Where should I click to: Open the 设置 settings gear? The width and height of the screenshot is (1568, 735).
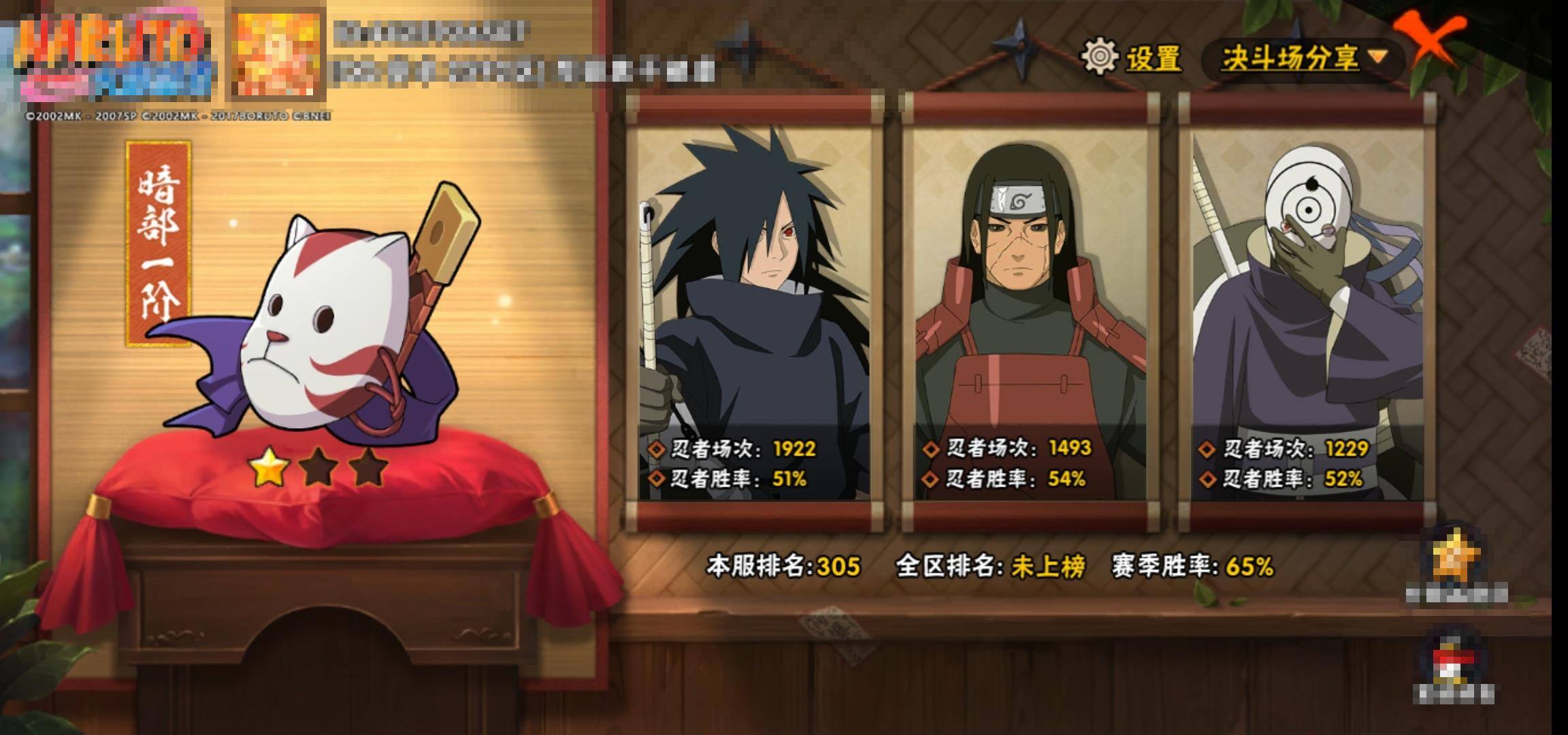(x=1130, y=57)
